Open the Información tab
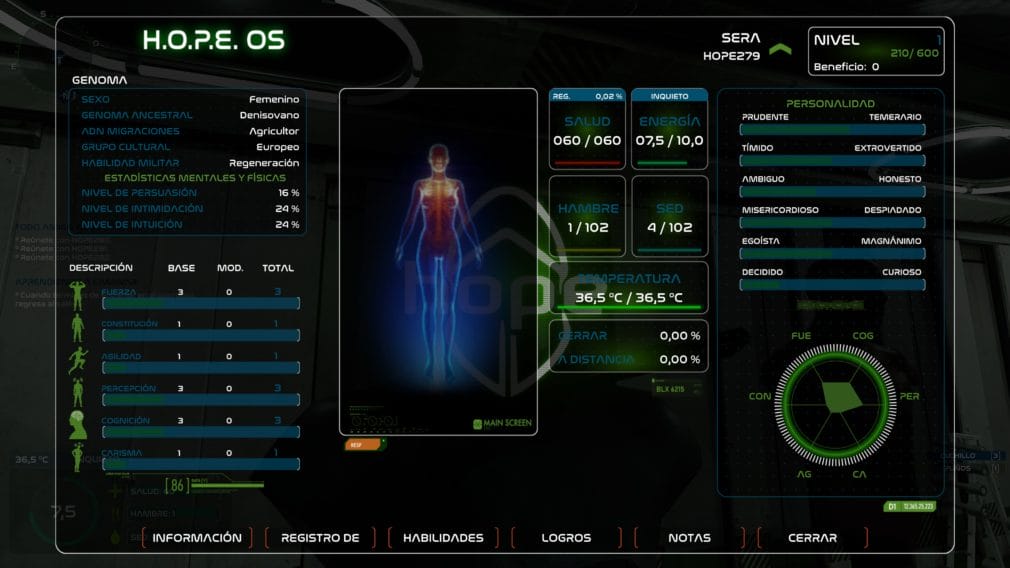The image size is (1010, 568). [x=197, y=538]
